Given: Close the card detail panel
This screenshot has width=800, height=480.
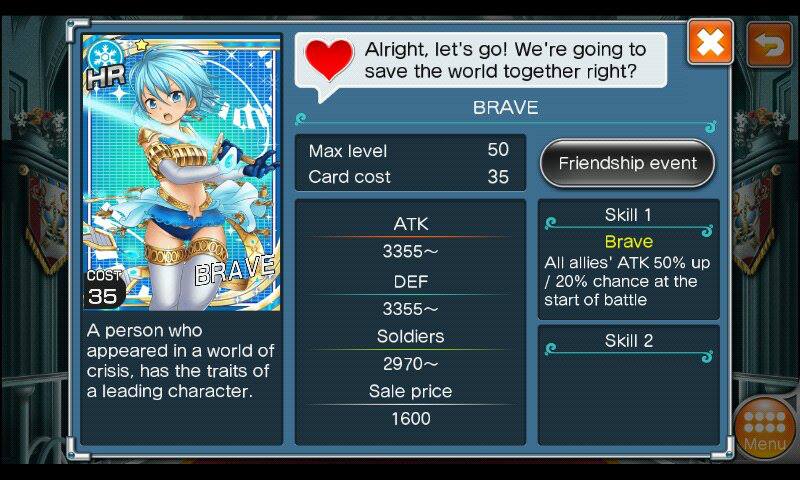Looking at the screenshot, I should (x=710, y=43).
